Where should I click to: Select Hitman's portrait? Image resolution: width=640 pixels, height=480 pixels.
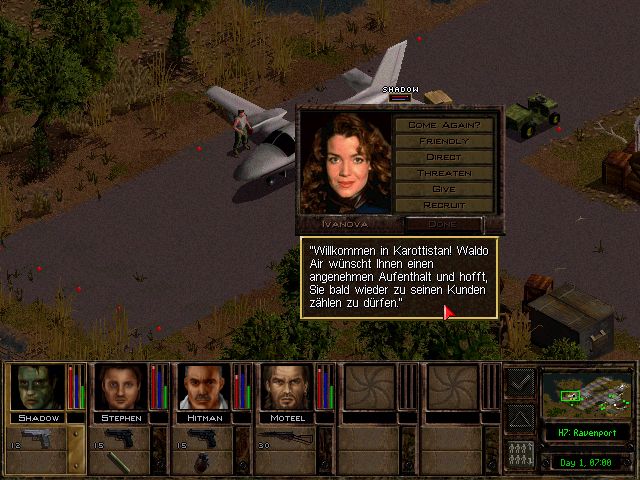click(x=205, y=386)
